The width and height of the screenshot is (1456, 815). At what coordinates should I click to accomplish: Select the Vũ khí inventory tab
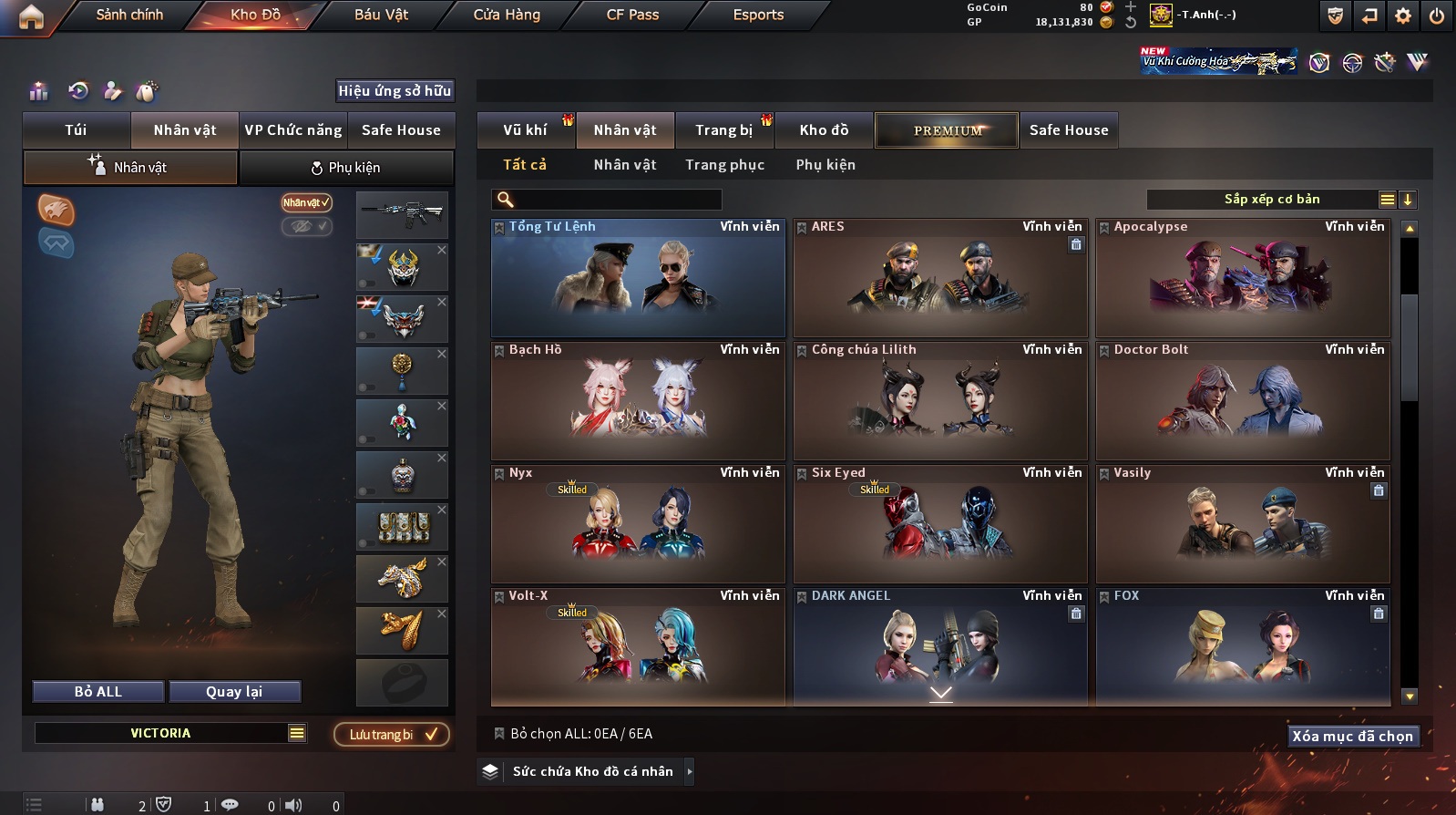click(526, 130)
